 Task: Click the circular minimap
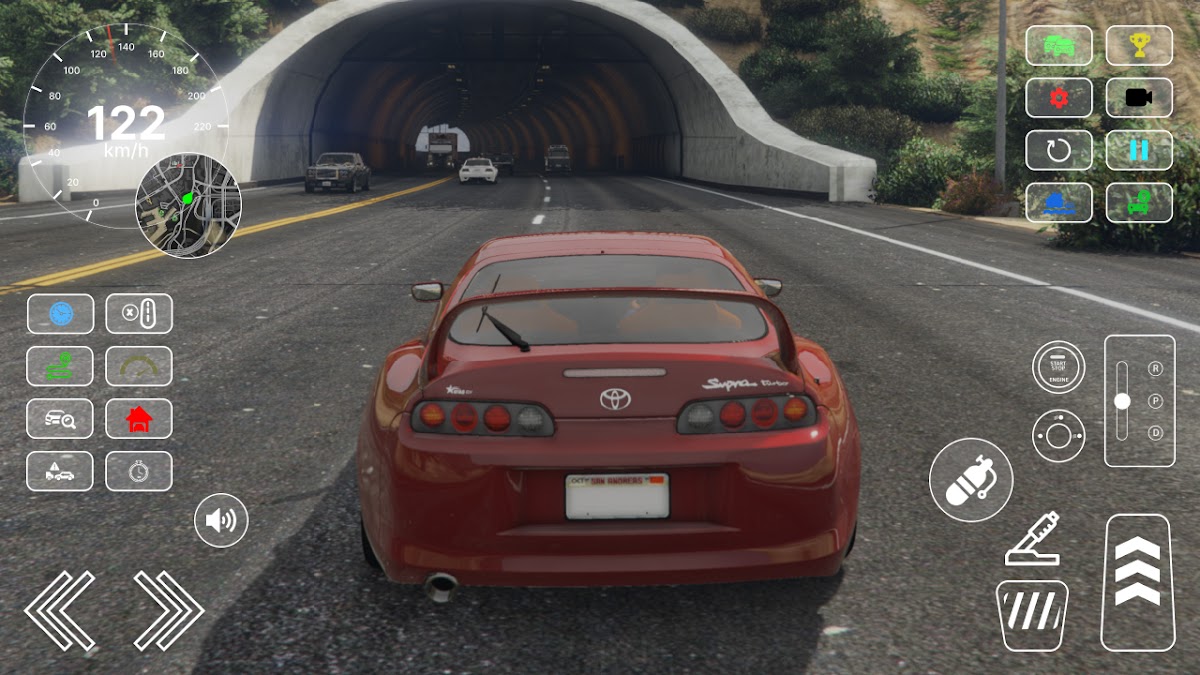pyautogui.click(x=188, y=205)
